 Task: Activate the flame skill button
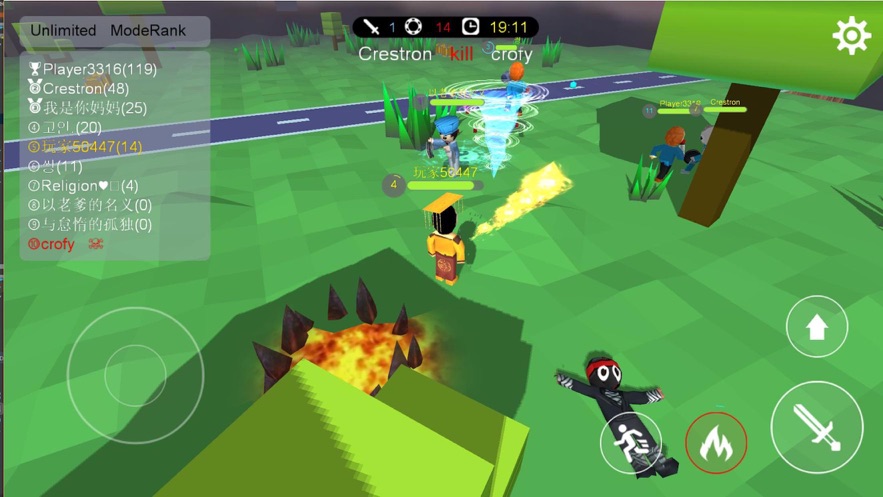716,442
